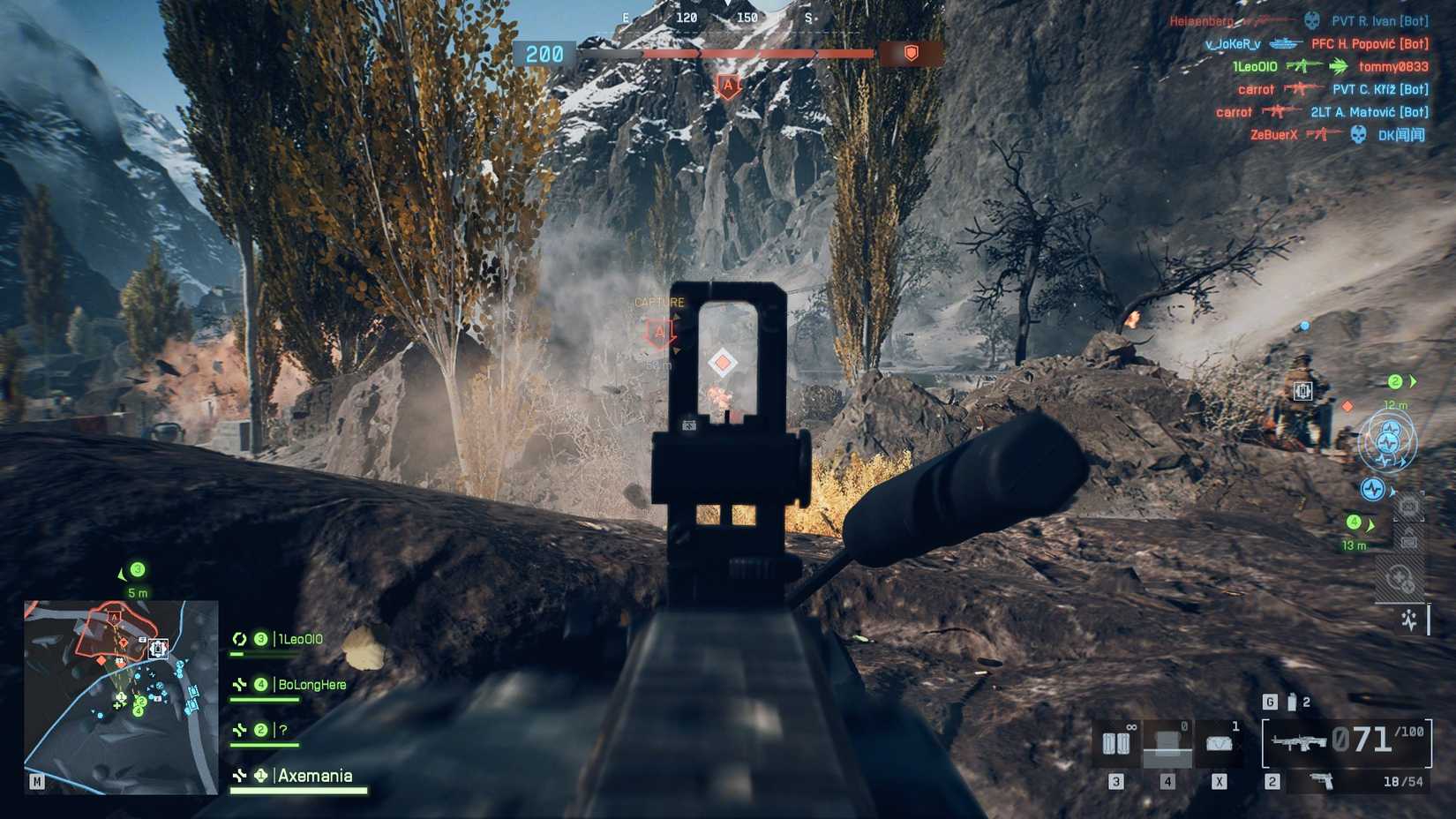Click the ZeBuerX killfeed entry
1456x819 pixels.
(x=1273, y=135)
